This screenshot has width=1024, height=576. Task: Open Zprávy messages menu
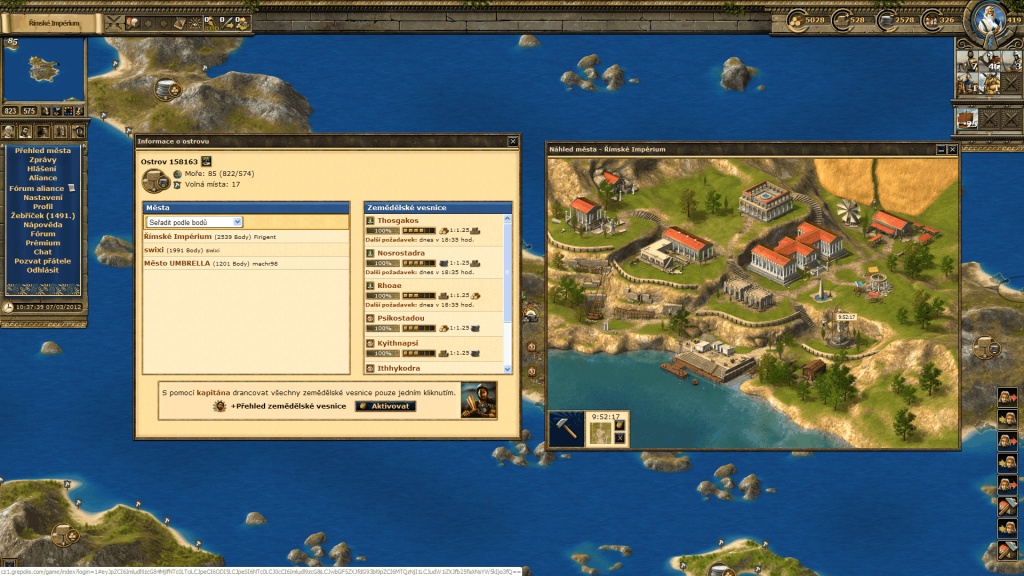(42, 159)
